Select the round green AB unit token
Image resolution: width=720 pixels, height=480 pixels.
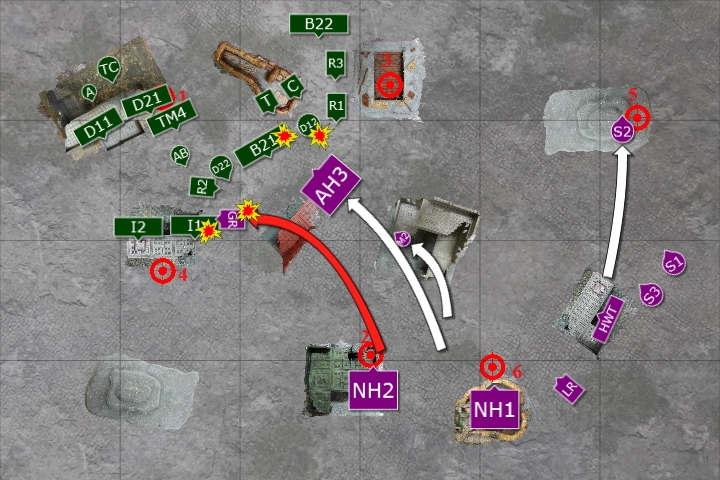tap(180, 155)
